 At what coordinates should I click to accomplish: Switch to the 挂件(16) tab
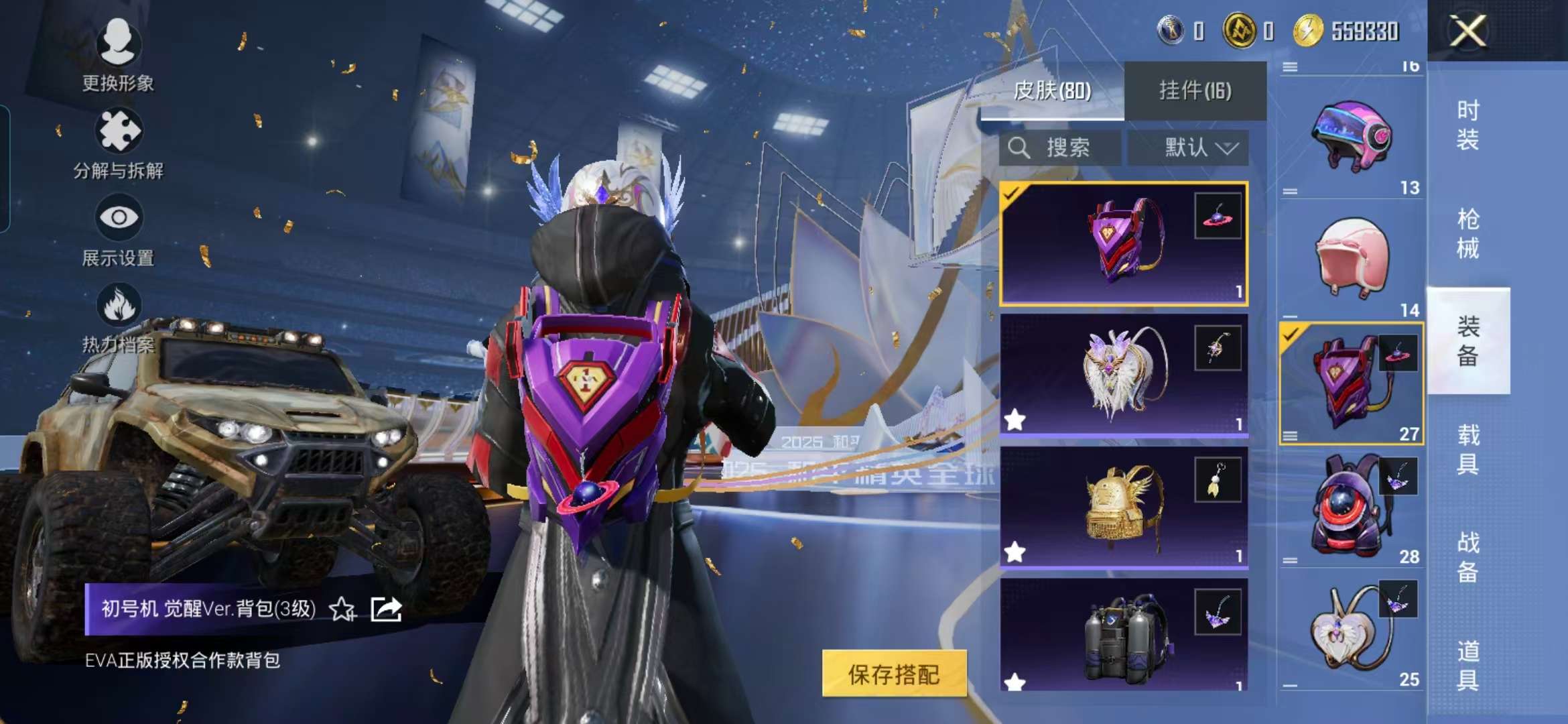click(x=1196, y=90)
